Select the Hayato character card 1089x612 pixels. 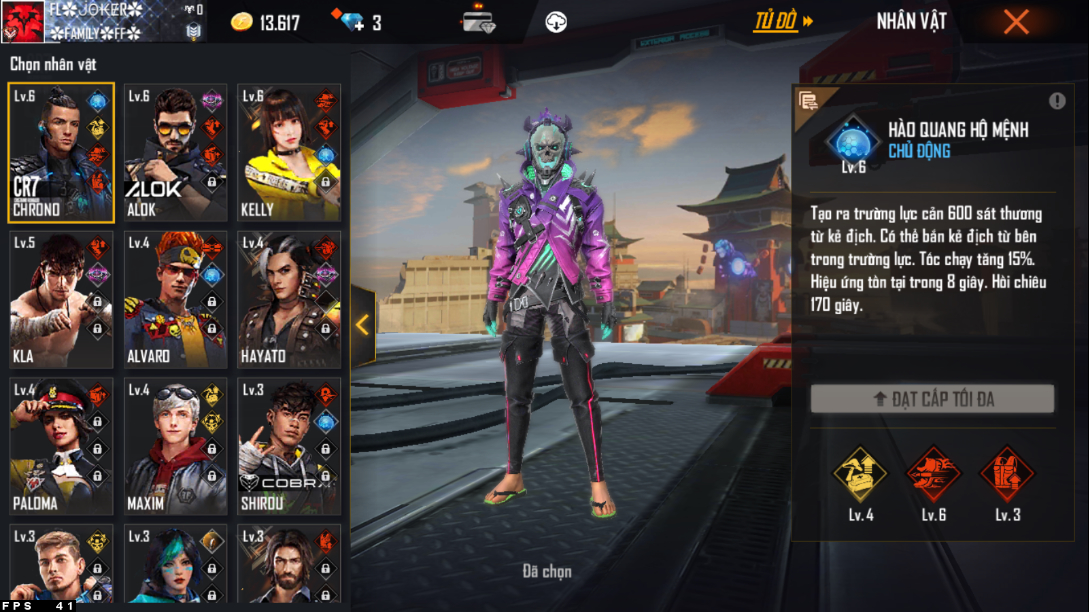289,300
